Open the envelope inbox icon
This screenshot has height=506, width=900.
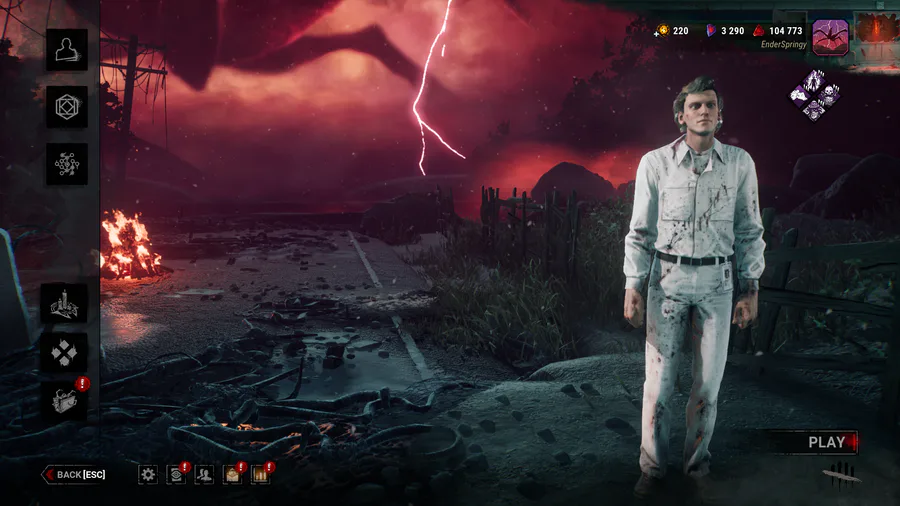click(232, 474)
